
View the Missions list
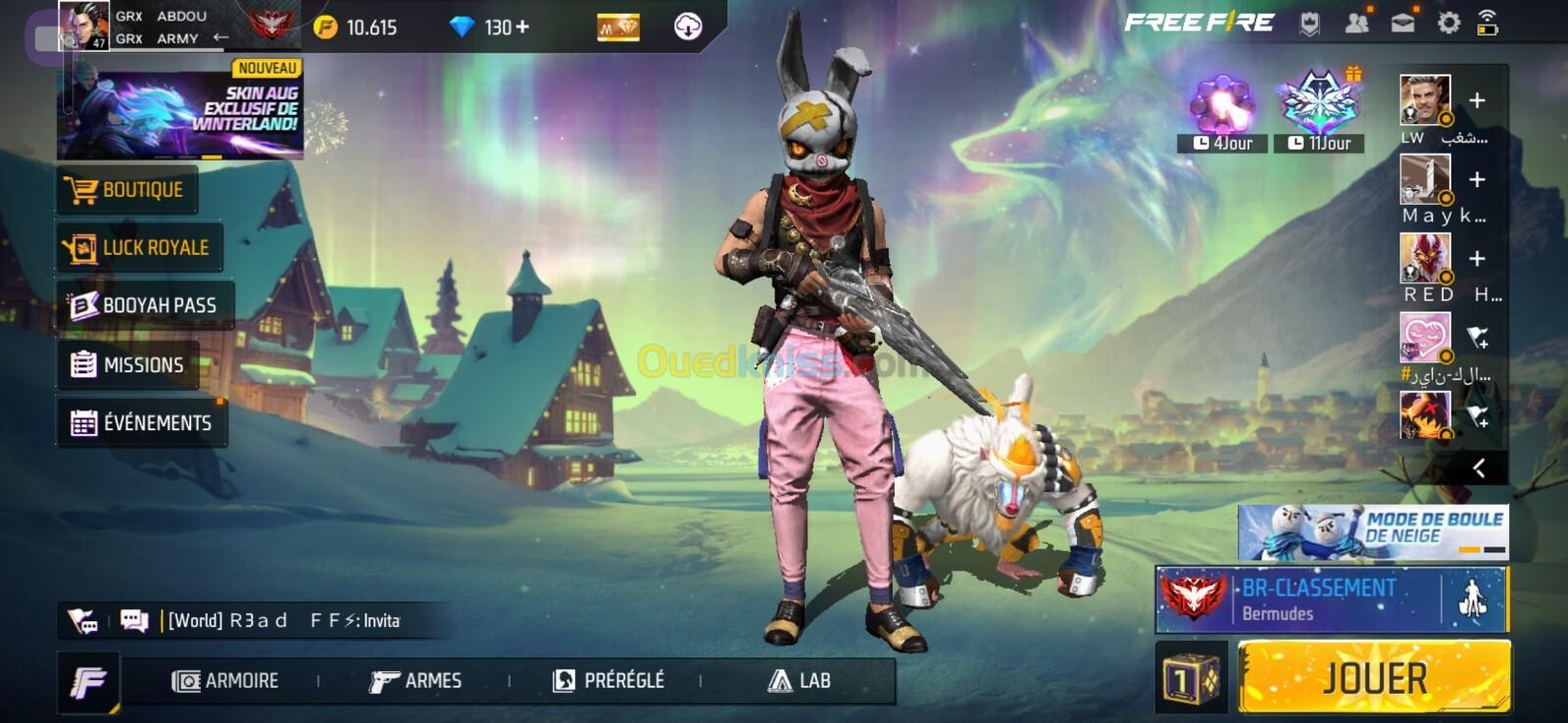click(128, 365)
